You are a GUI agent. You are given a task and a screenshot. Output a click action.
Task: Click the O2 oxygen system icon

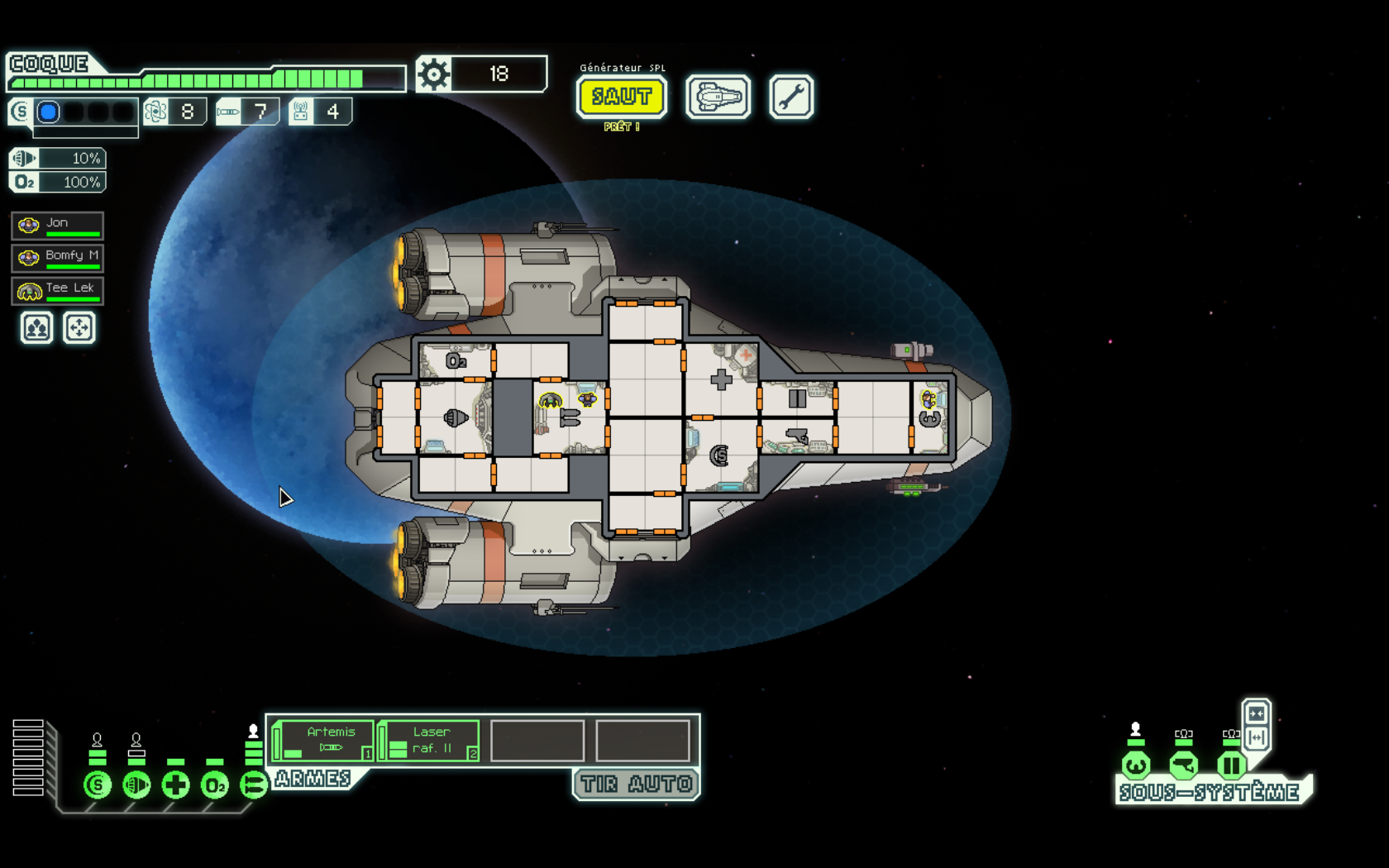point(214,785)
